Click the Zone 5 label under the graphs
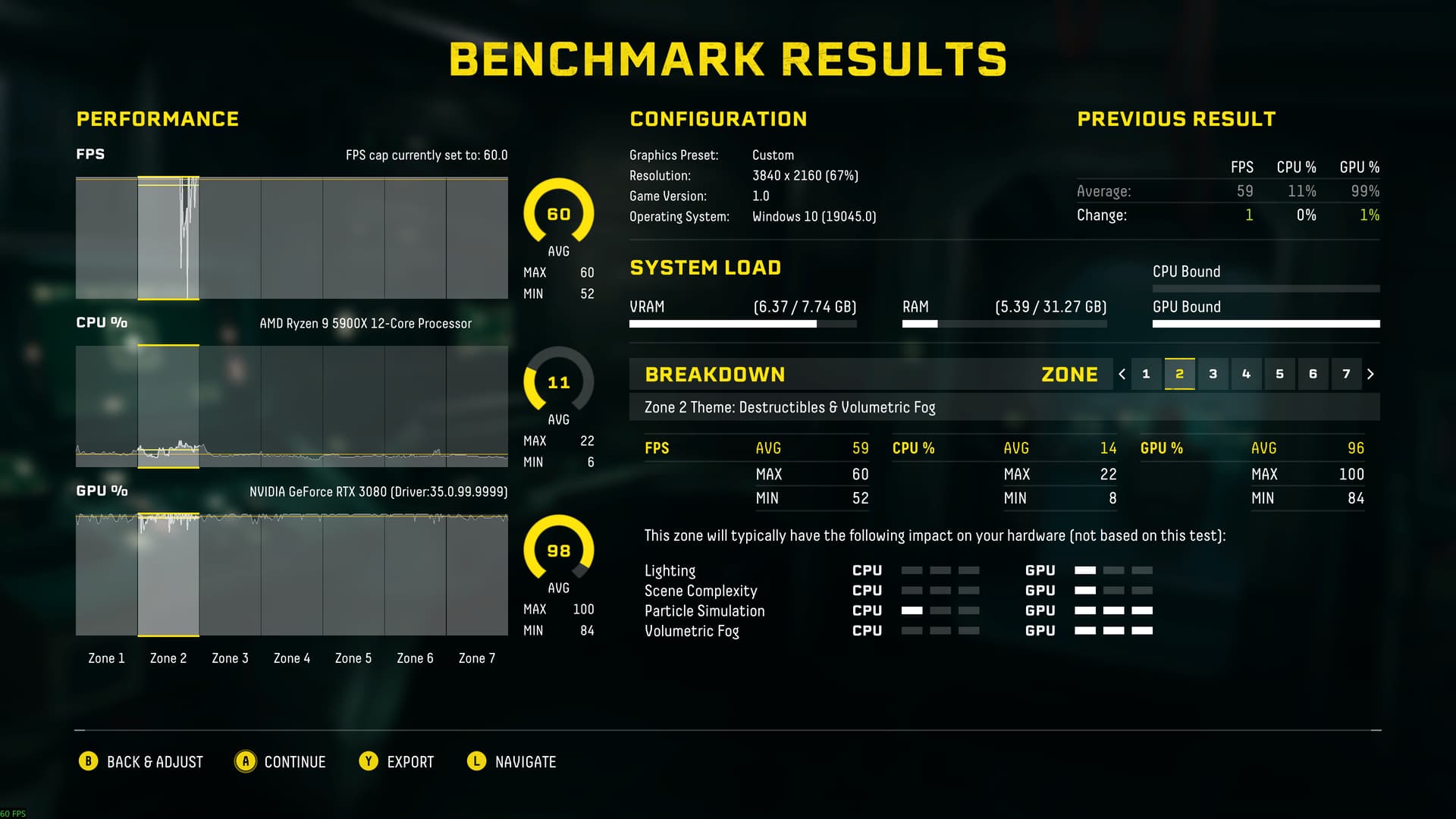Screen dimensions: 1456x819 click(353, 658)
